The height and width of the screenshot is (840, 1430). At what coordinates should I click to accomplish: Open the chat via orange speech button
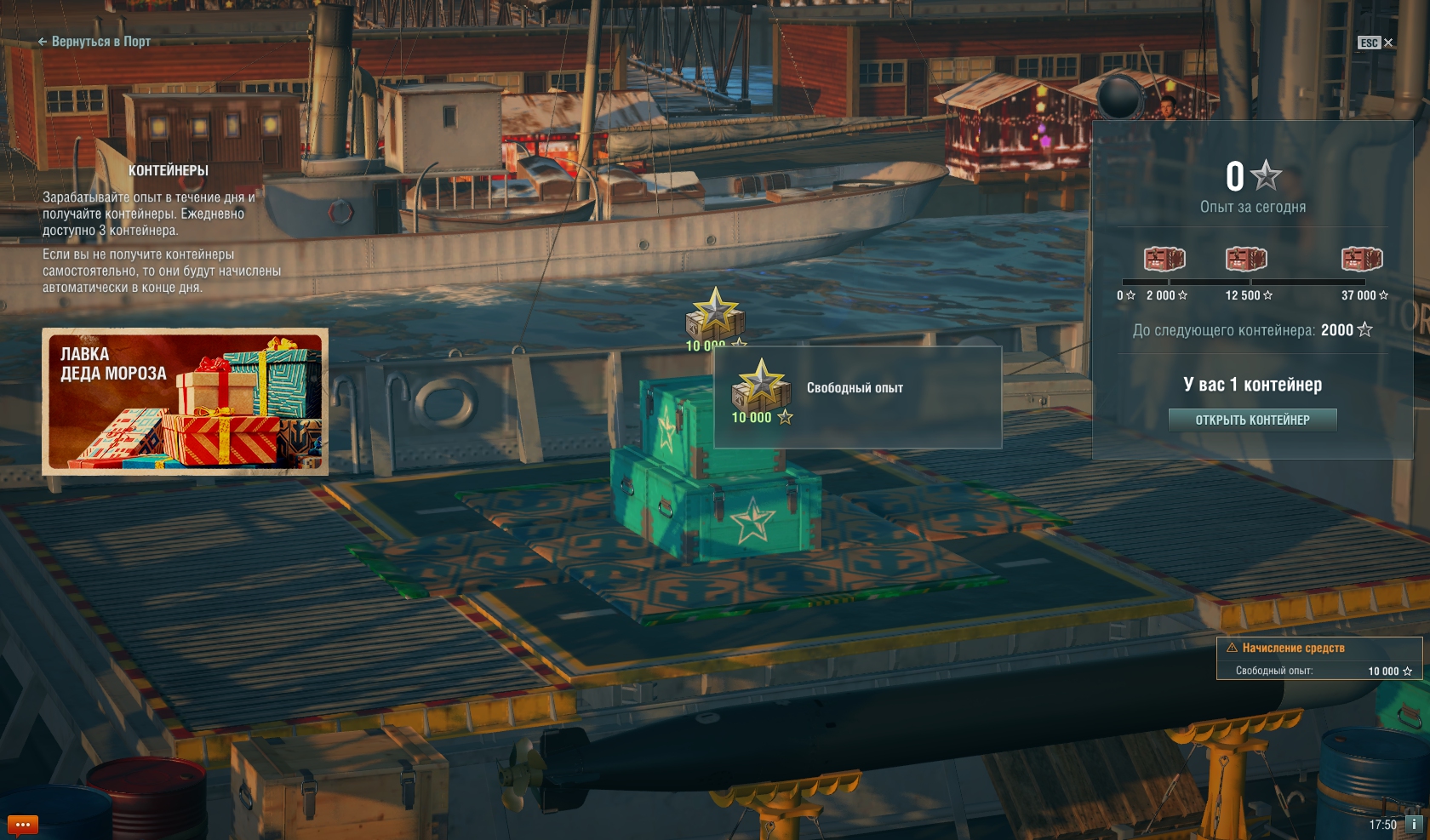pyautogui.click(x=23, y=825)
